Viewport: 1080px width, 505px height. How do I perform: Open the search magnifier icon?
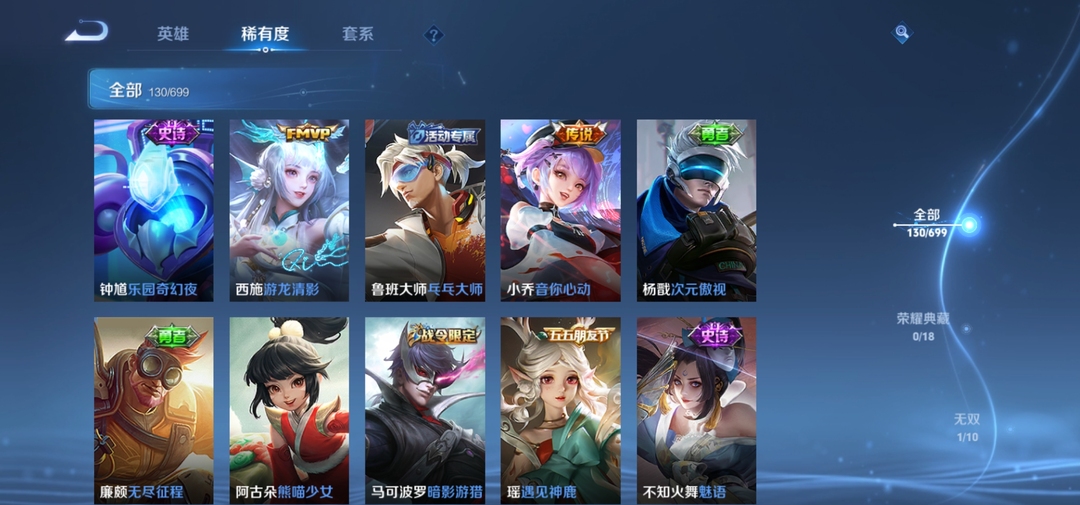902,33
